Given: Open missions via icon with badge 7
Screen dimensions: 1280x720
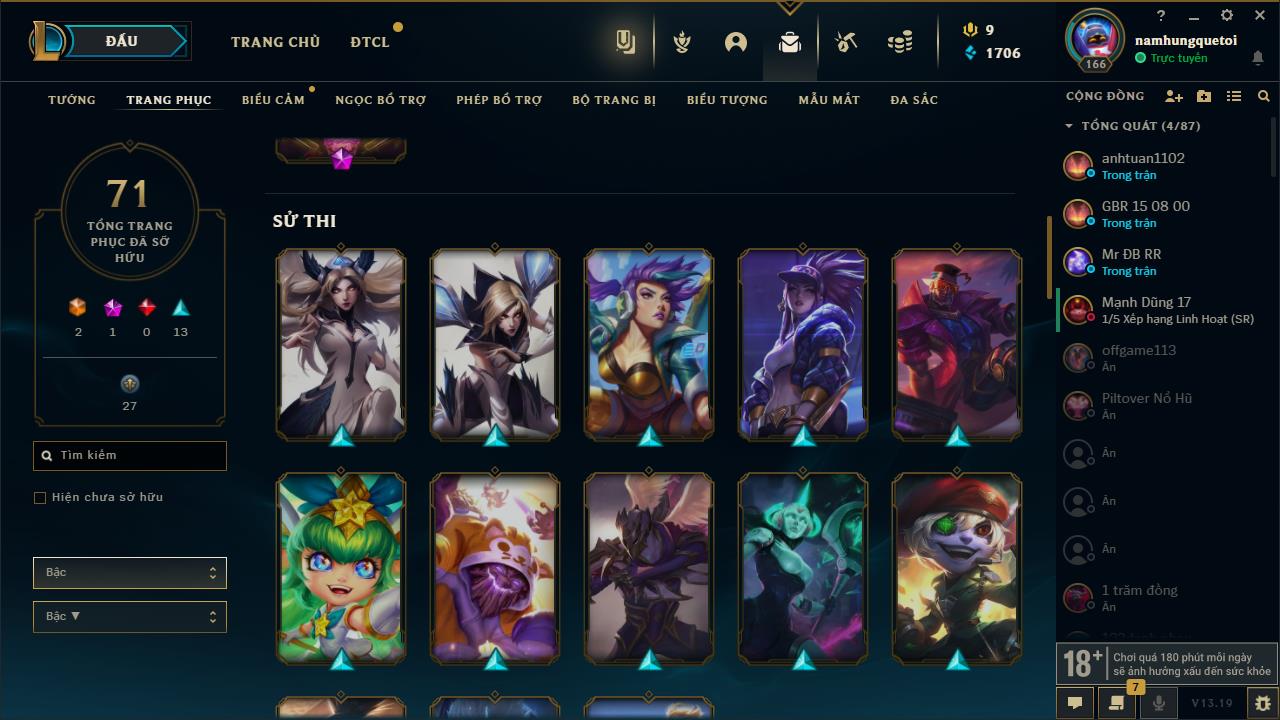Looking at the screenshot, I should 1115,703.
